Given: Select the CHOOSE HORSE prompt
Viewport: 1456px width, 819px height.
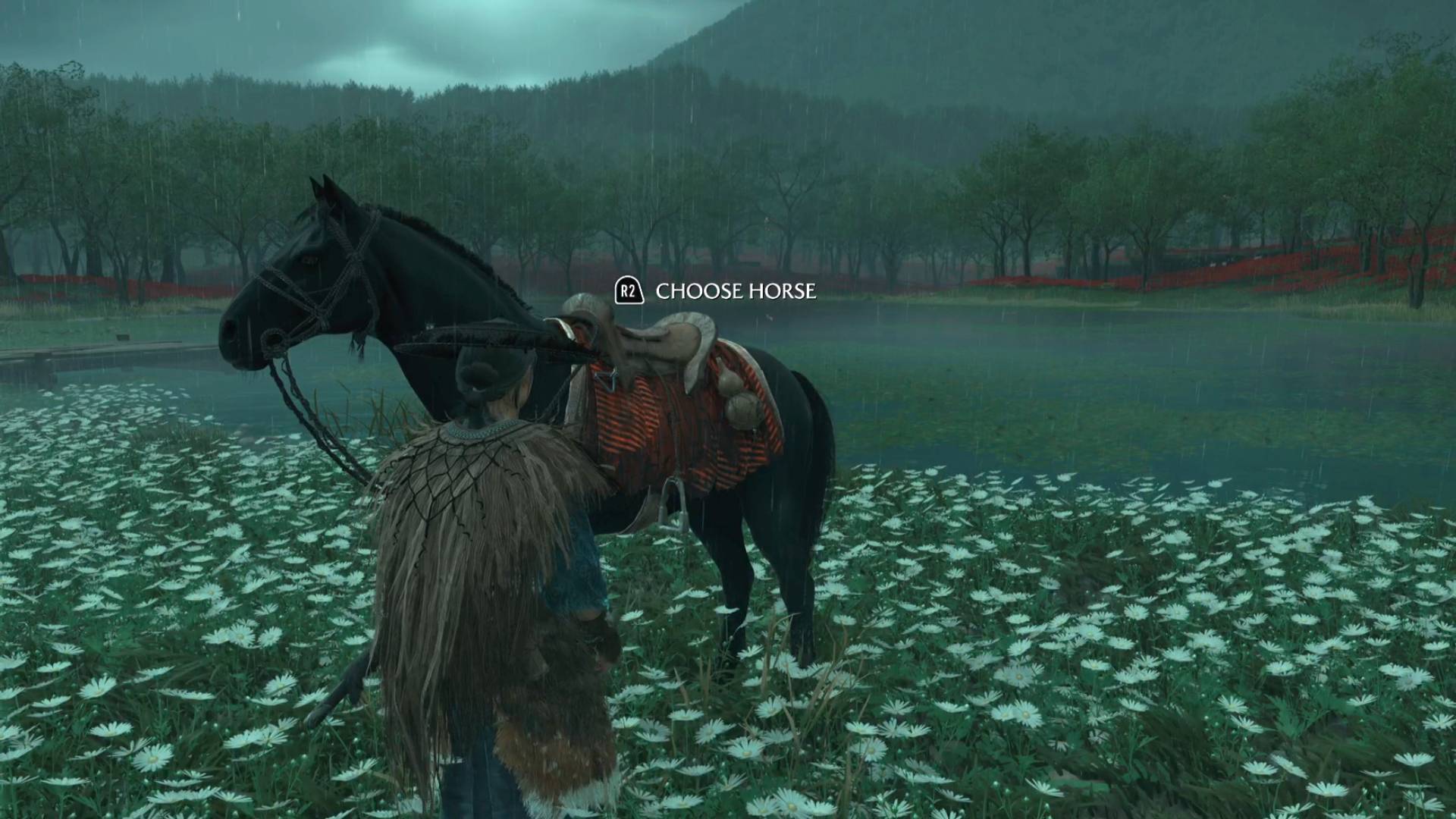Looking at the screenshot, I should [736, 289].
